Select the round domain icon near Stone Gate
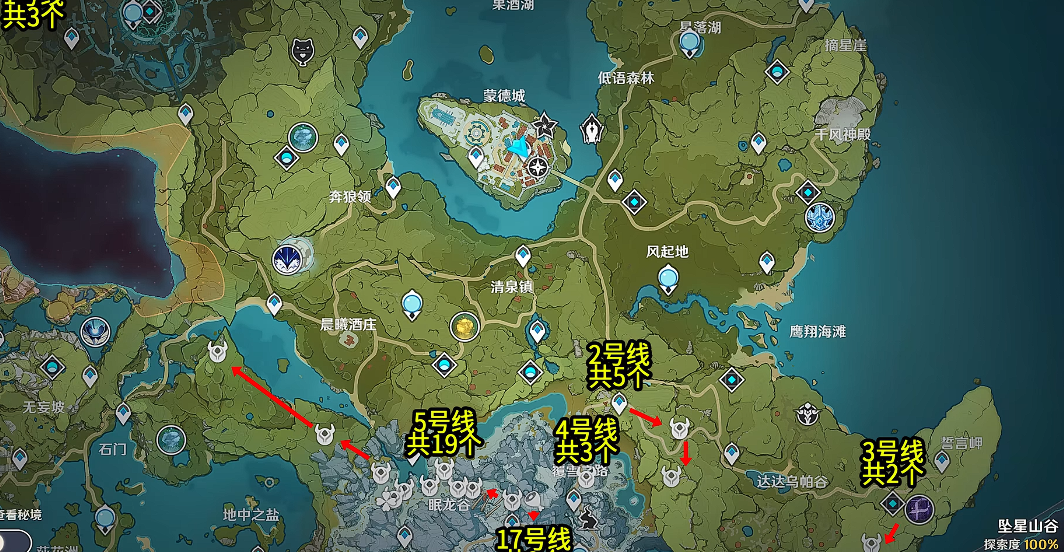 [171, 438]
